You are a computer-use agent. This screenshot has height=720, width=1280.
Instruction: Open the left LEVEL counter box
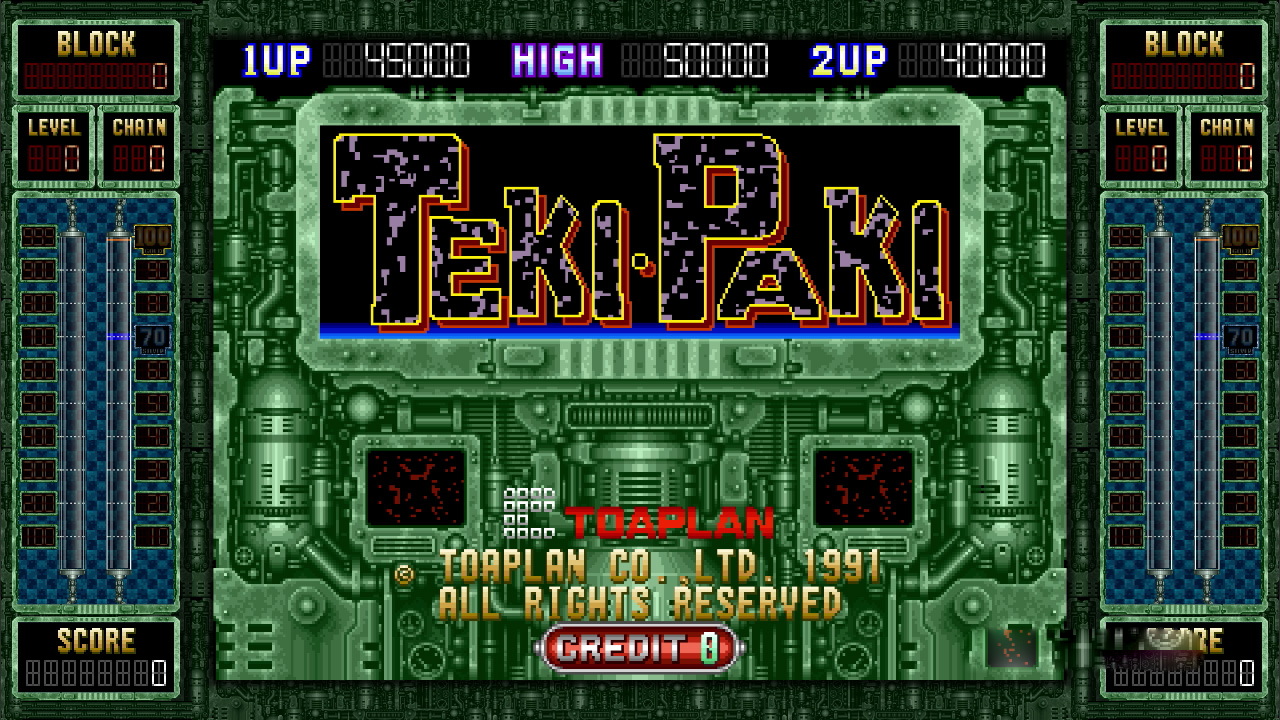(54, 140)
